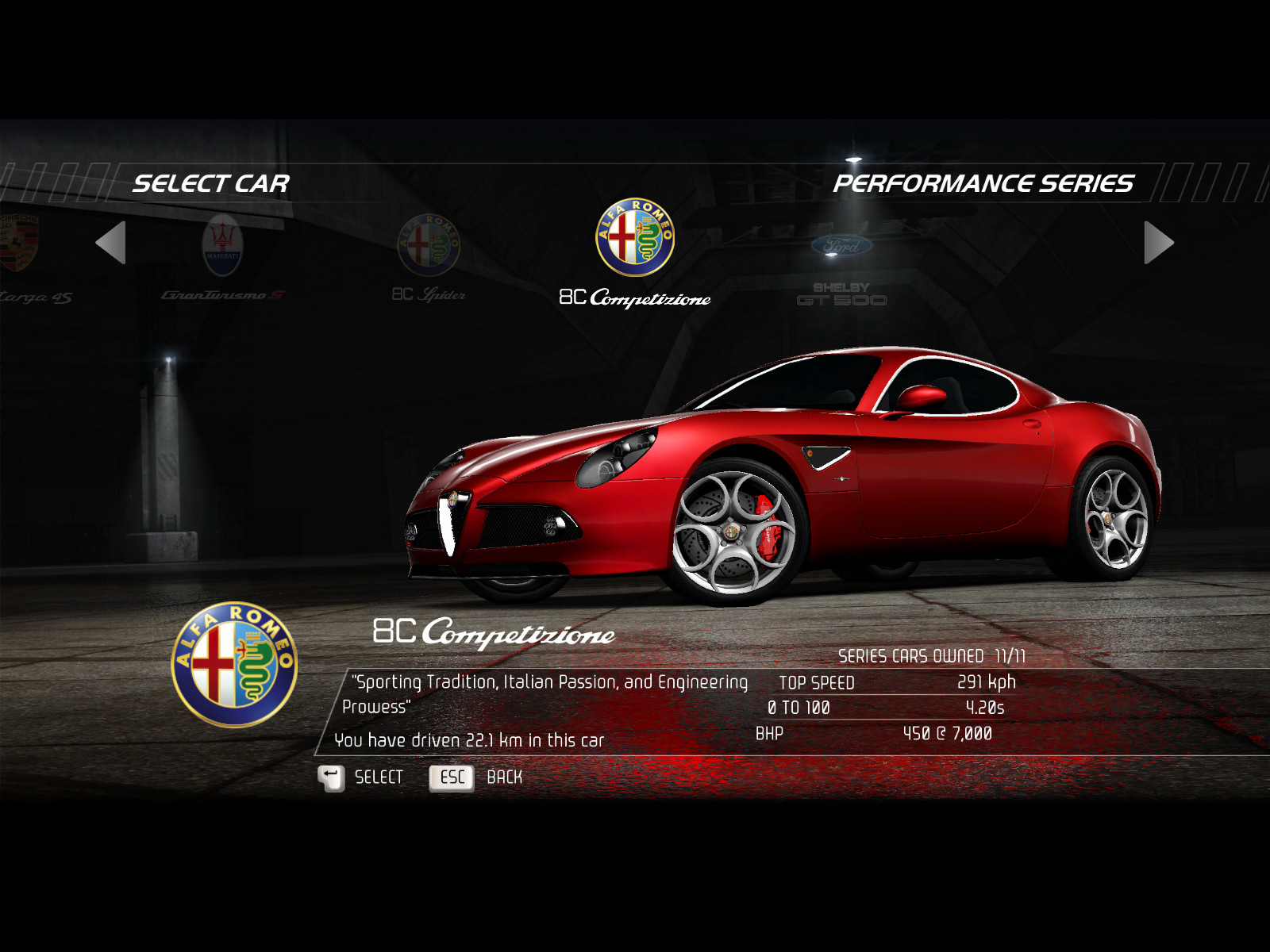Image resolution: width=1270 pixels, height=952 pixels.
Task: Pick the Ford Shelby GT500
Action: 841,266
